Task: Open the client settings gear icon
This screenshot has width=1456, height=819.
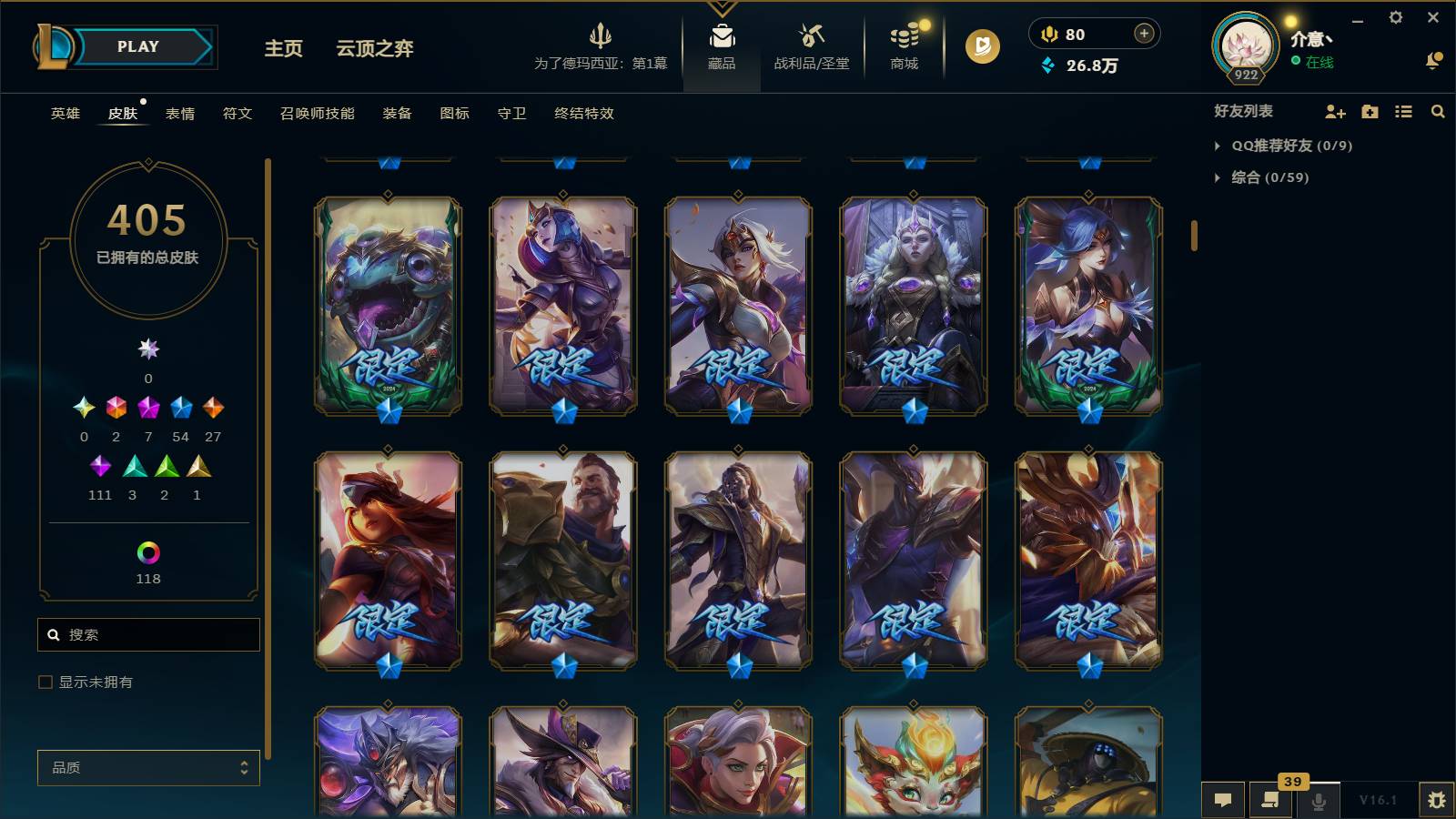Action: (x=1398, y=17)
